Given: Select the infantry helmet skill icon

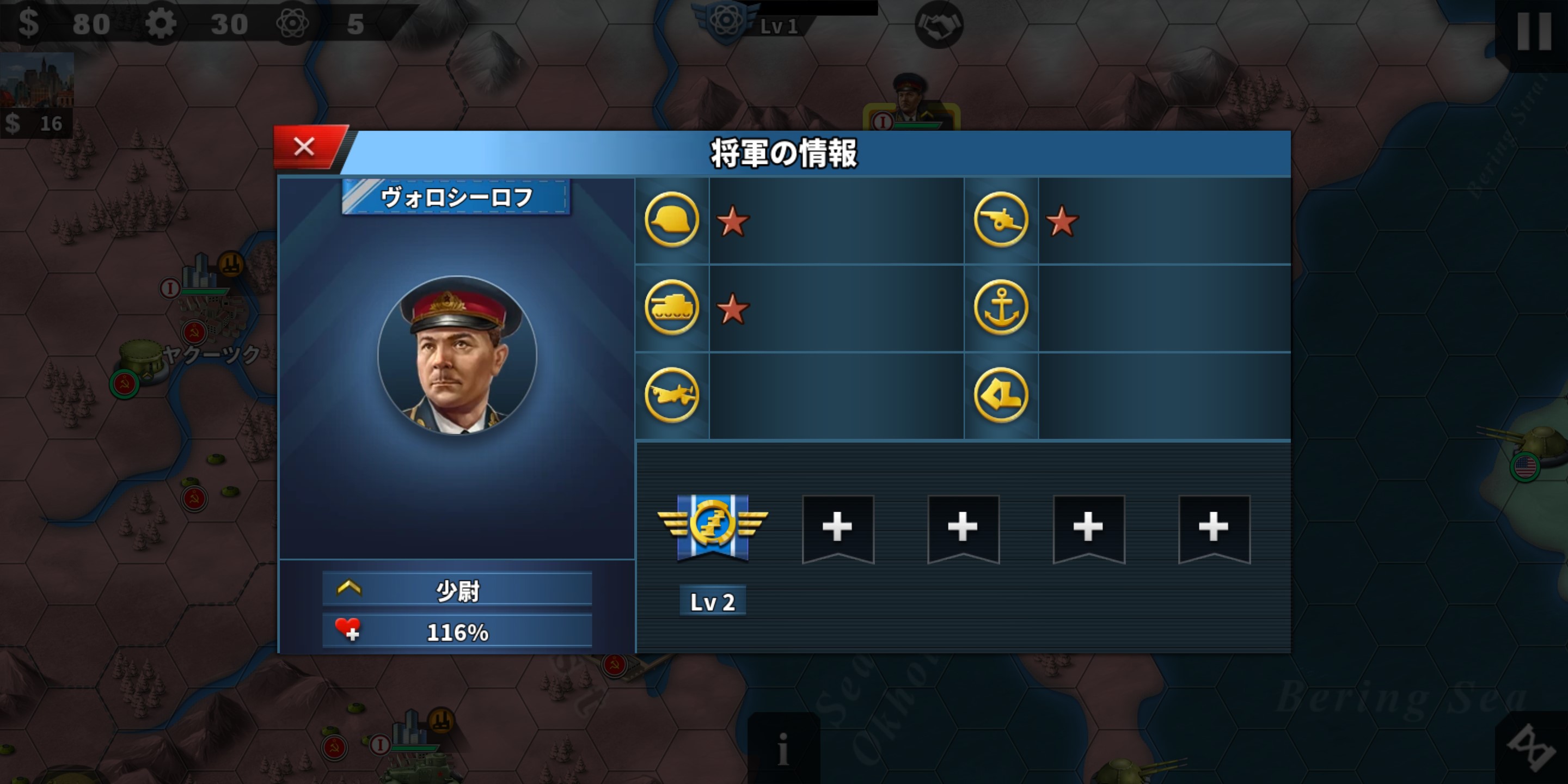Looking at the screenshot, I should click(x=671, y=222).
